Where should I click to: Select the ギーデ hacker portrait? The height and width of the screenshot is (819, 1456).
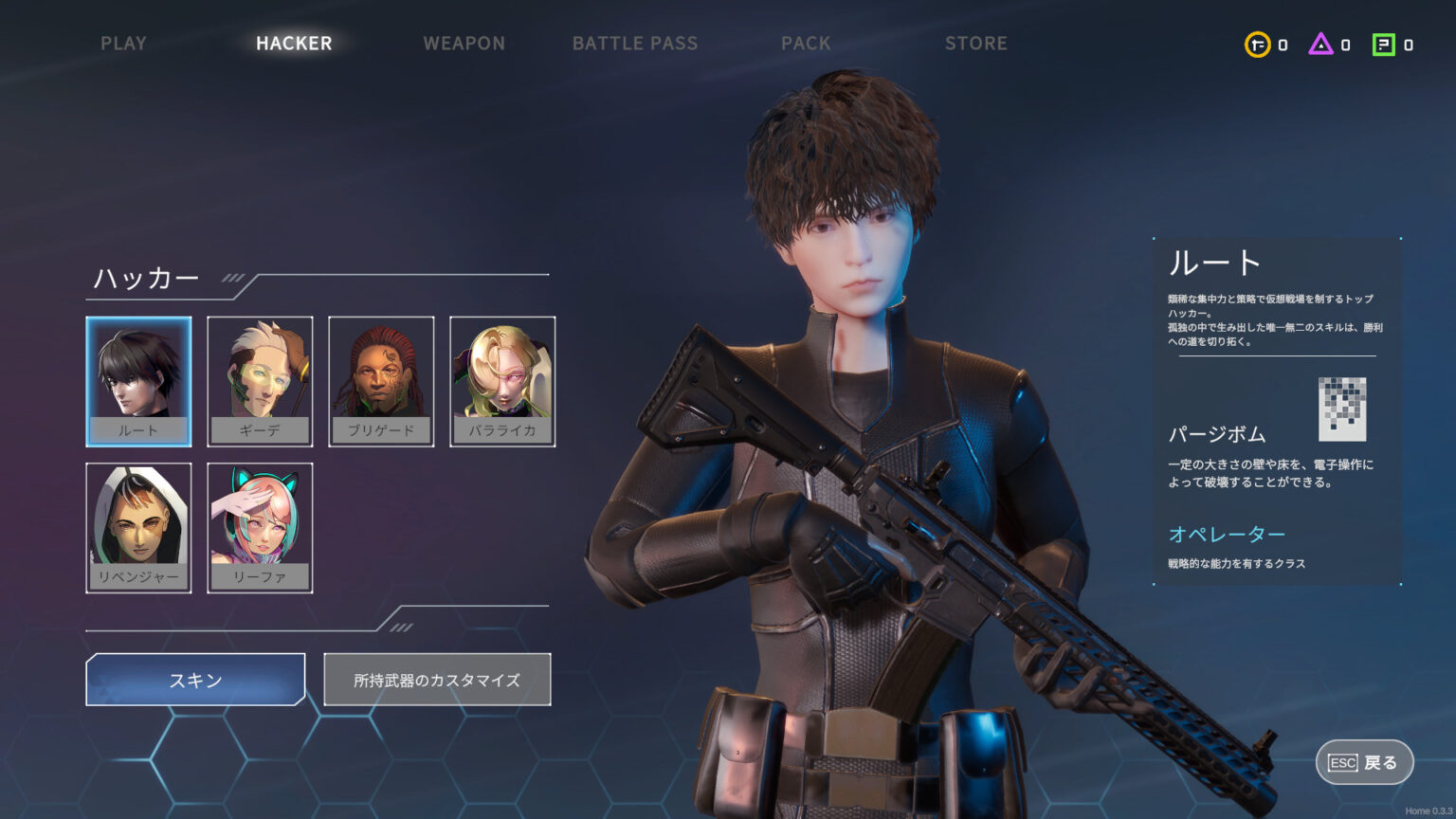[260, 381]
